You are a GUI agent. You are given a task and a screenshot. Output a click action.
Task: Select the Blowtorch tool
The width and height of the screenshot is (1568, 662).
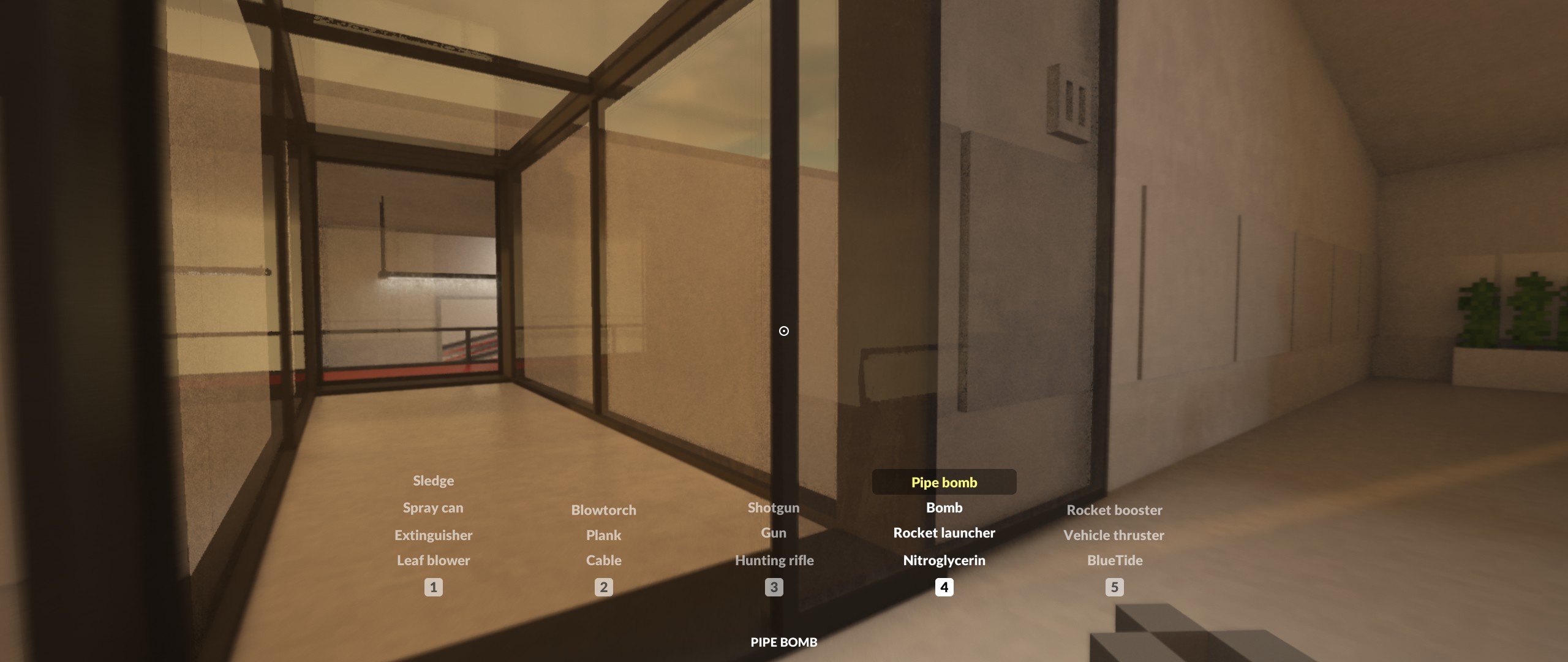point(604,509)
